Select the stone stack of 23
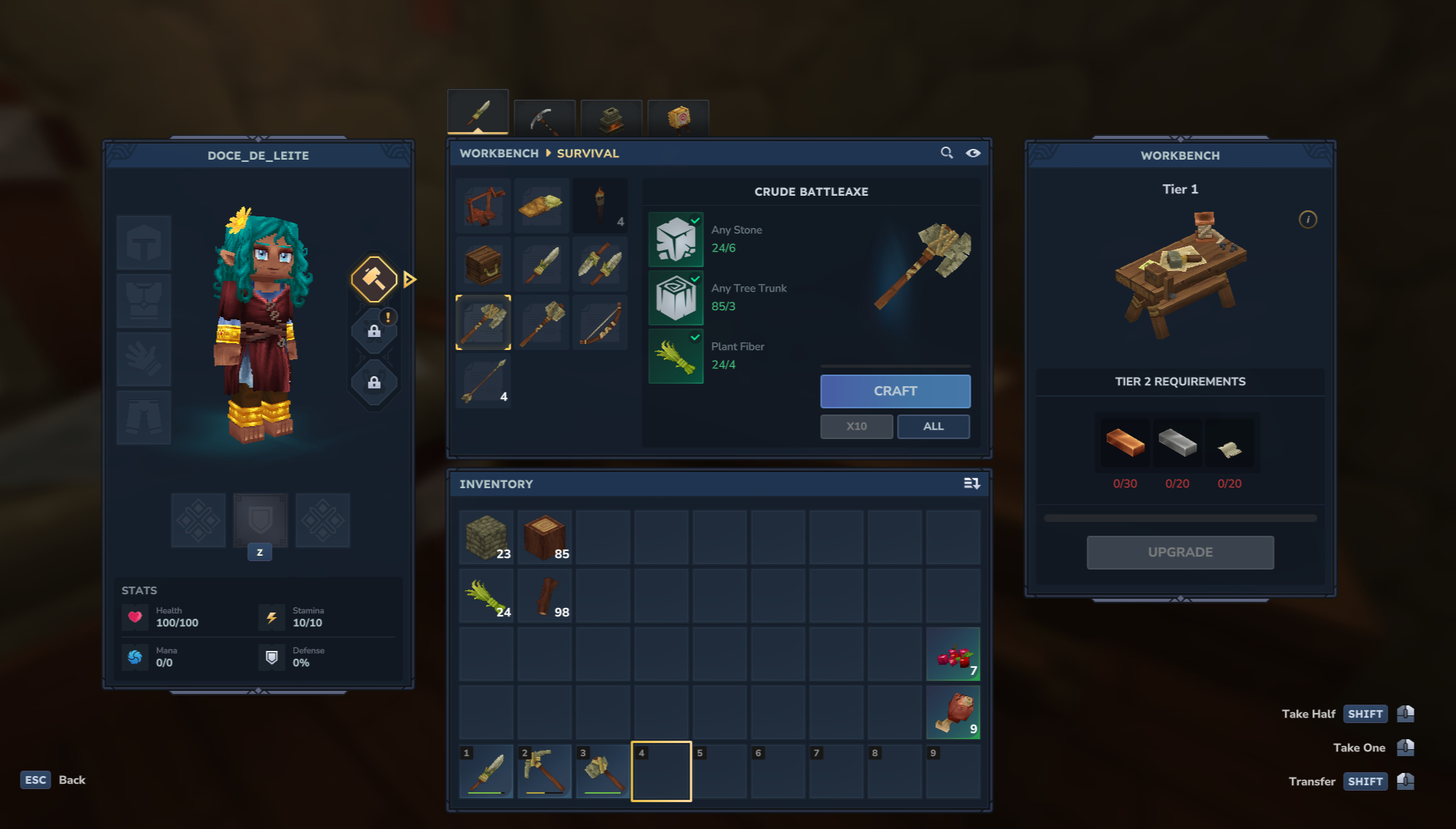 [x=486, y=537]
